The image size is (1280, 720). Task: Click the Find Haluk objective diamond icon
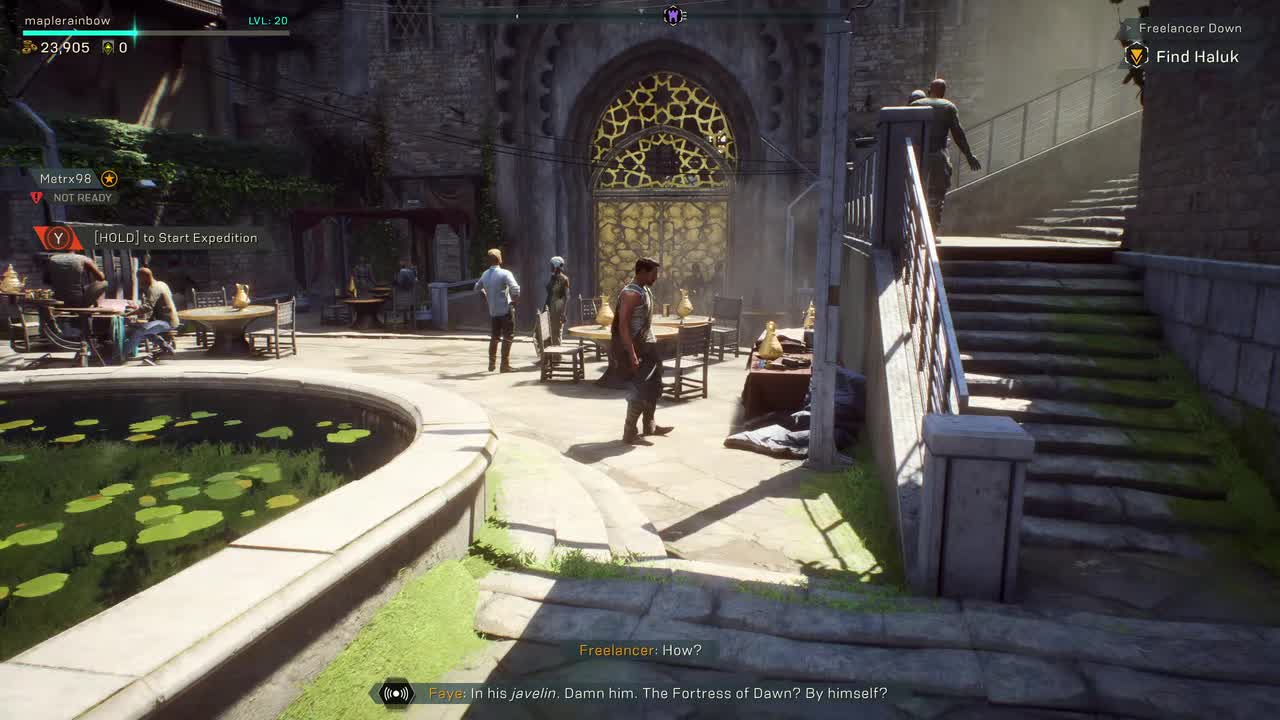[x=1135, y=56]
